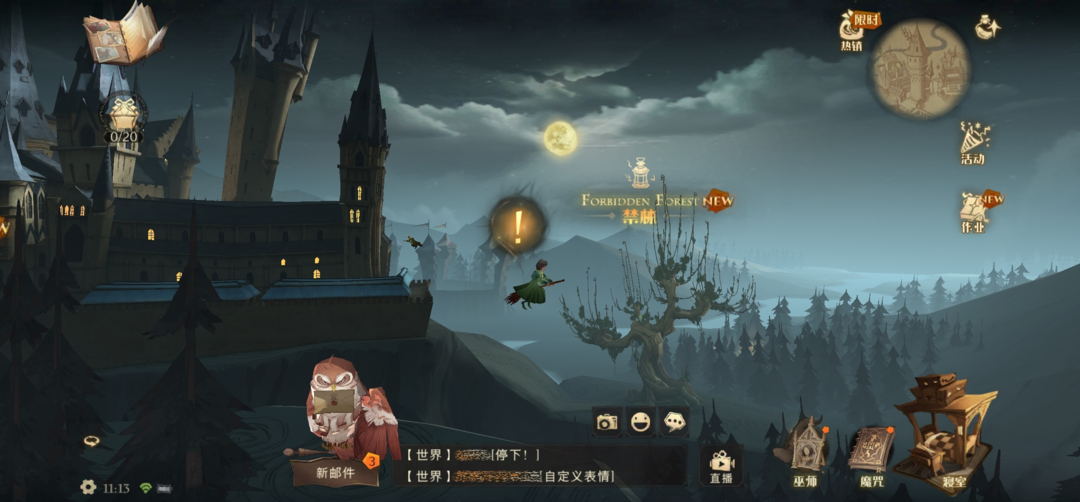Open the smiley emoji panel
Viewport: 1080px width, 502px height.
pyautogui.click(x=640, y=422)
